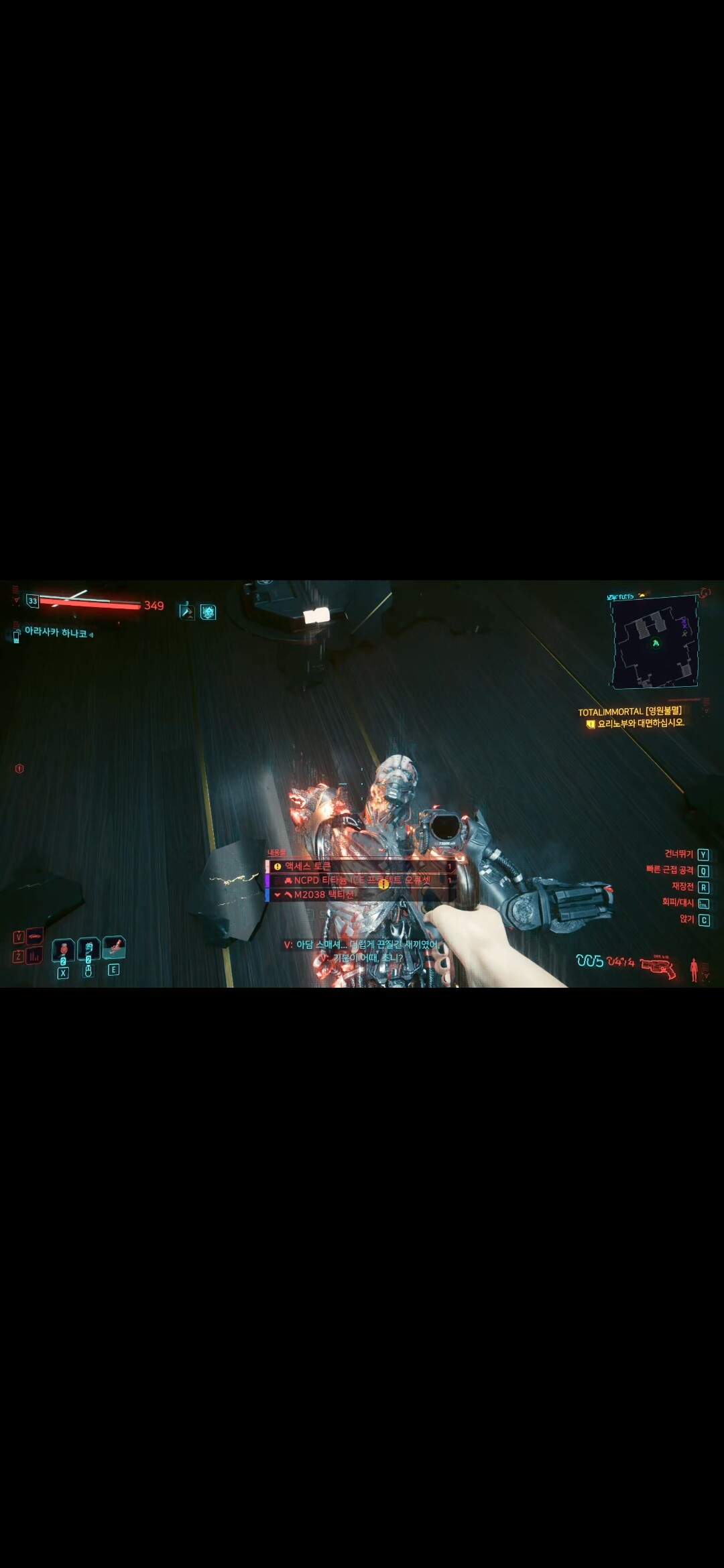Open the radio equalizer icon
The image size is (724, 1568).
34,957
